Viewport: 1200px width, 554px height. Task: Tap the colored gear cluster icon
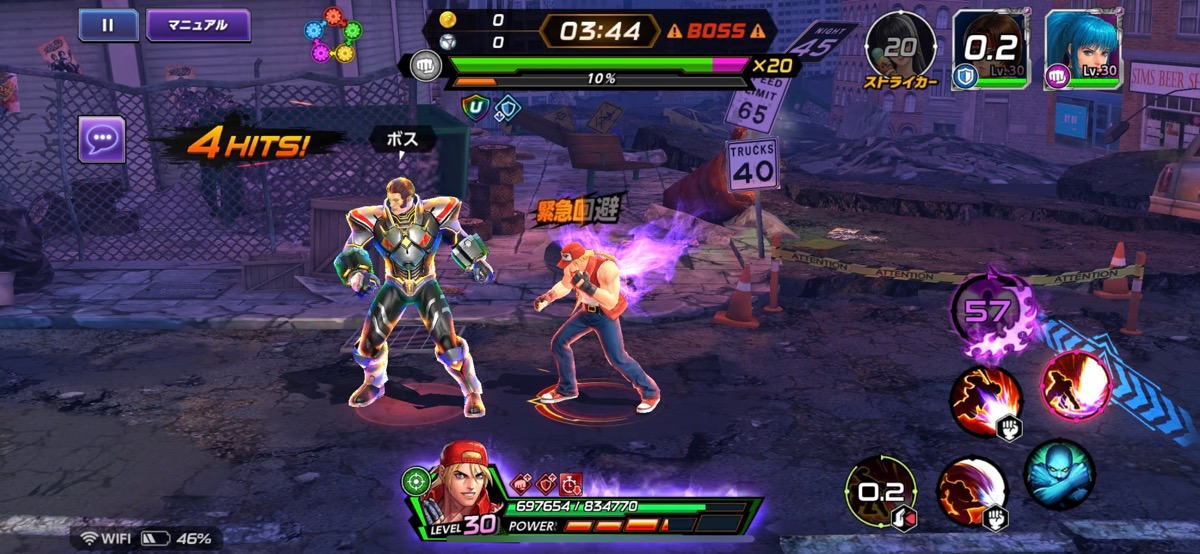pyautogui.click(x=330, y=35)
